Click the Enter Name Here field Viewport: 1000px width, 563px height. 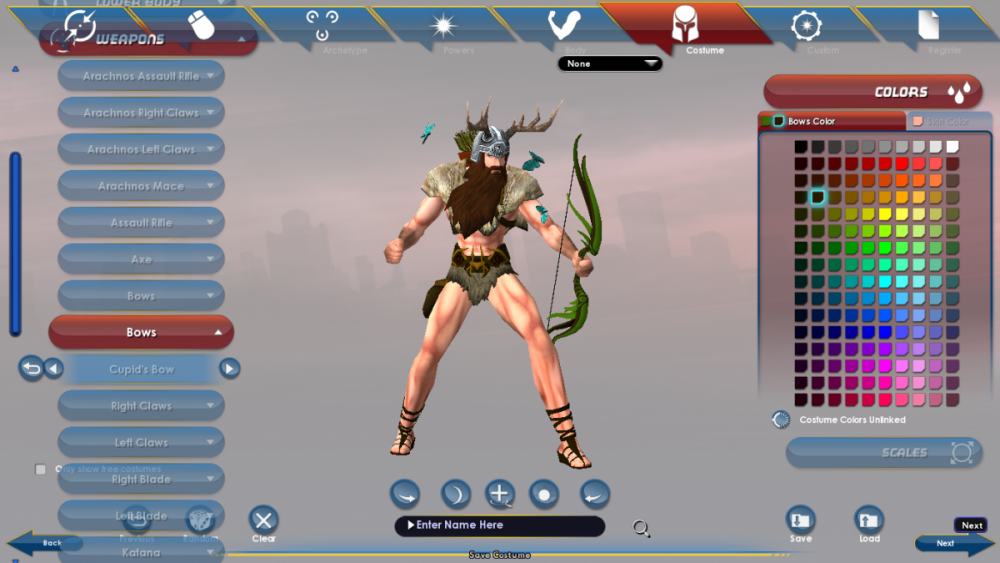pos(499,526)
